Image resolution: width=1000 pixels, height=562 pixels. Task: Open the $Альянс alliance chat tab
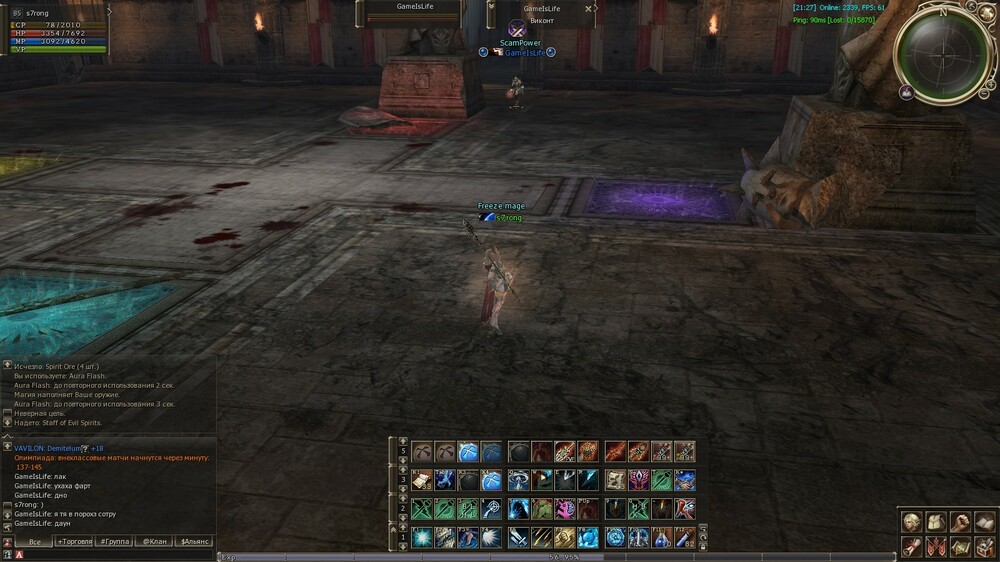pos(193,541)
